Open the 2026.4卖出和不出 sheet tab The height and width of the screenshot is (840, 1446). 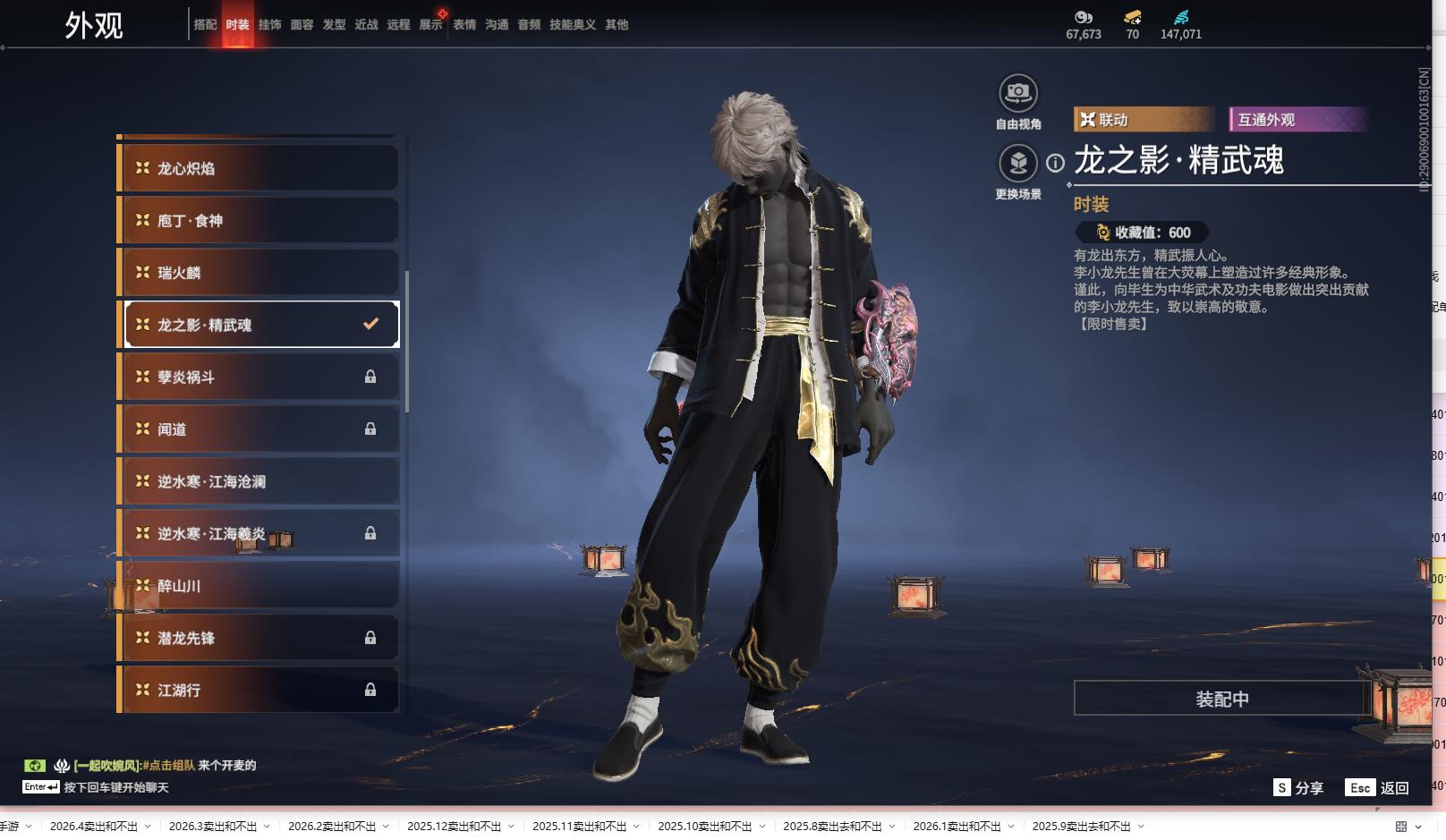[94, 826]
